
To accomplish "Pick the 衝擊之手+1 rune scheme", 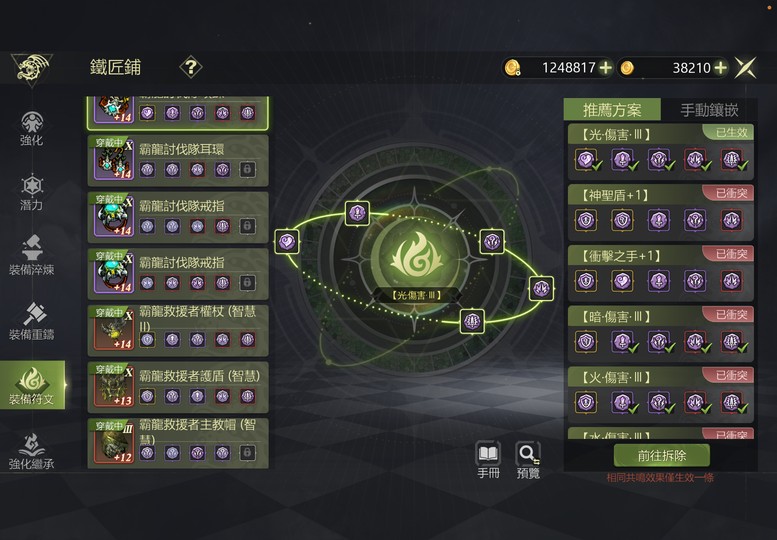I will 660,271.
